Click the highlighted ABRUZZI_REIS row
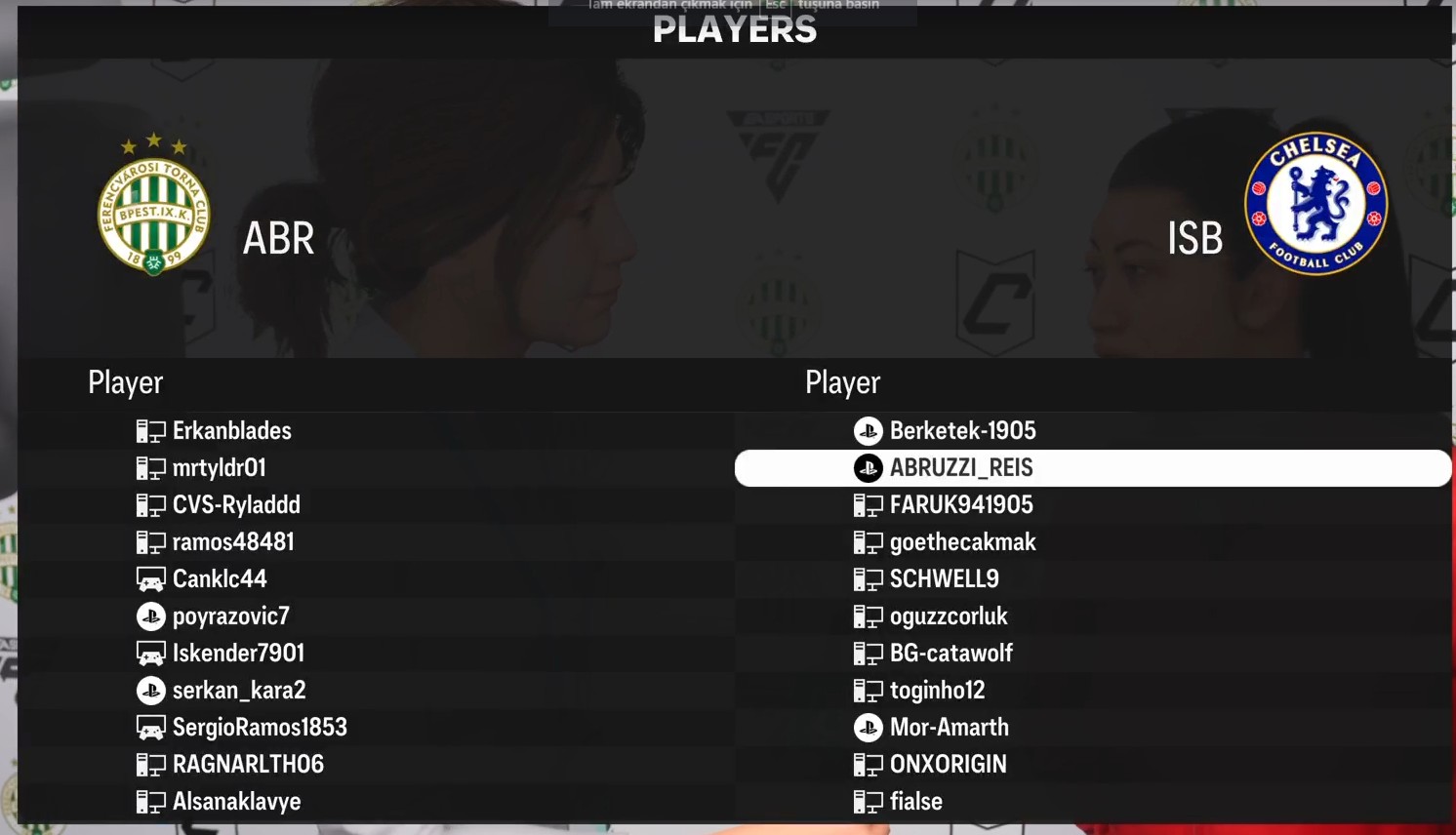The height and width of the screenshot is (835, 1456). coord(961,468)
